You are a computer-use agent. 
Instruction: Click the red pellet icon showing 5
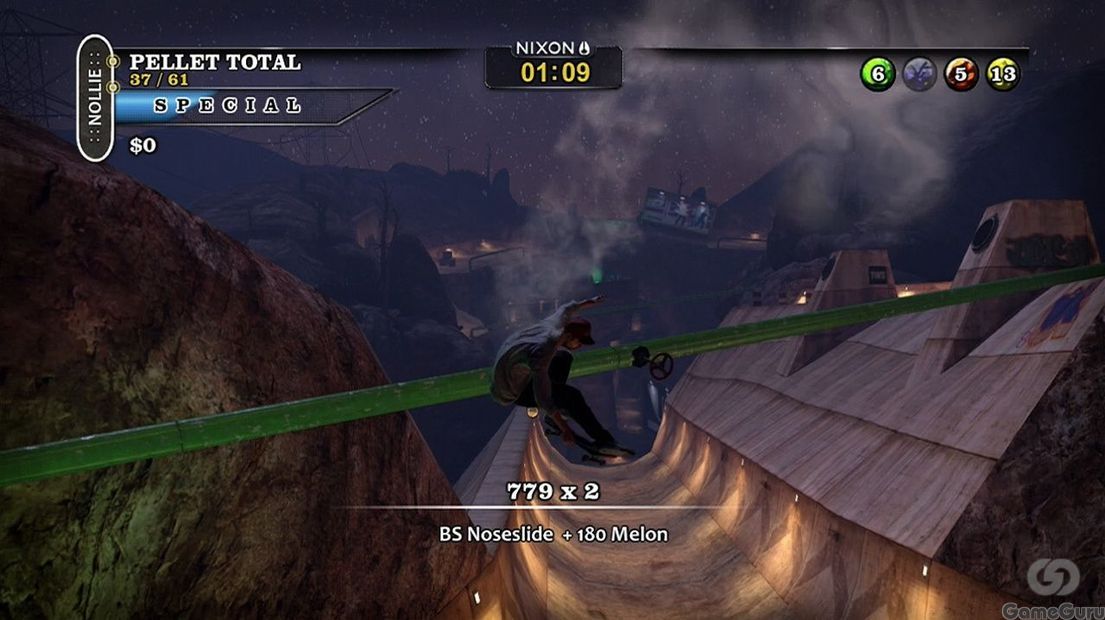click(962, 74)
